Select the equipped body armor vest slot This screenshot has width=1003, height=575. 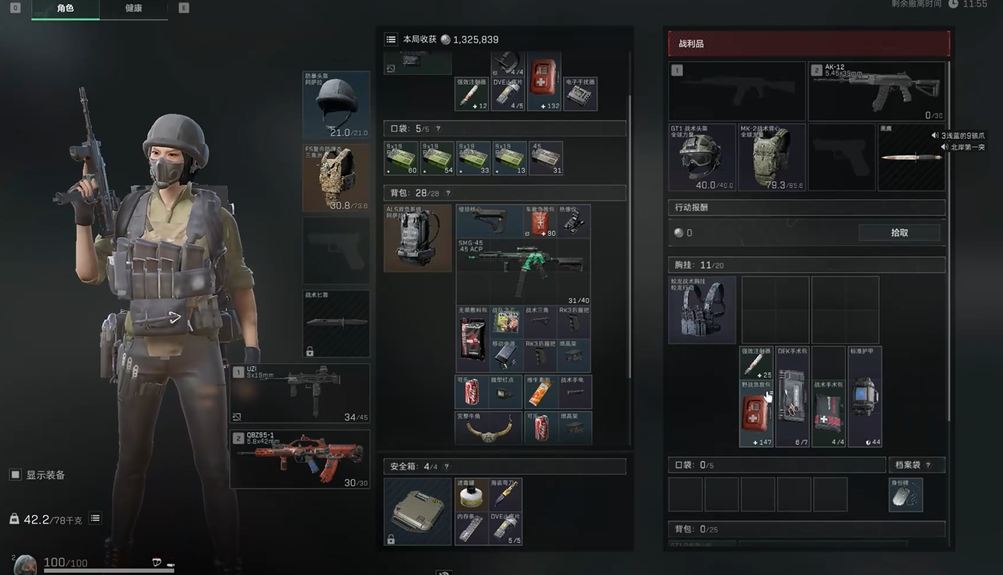(x=336, y=178)
